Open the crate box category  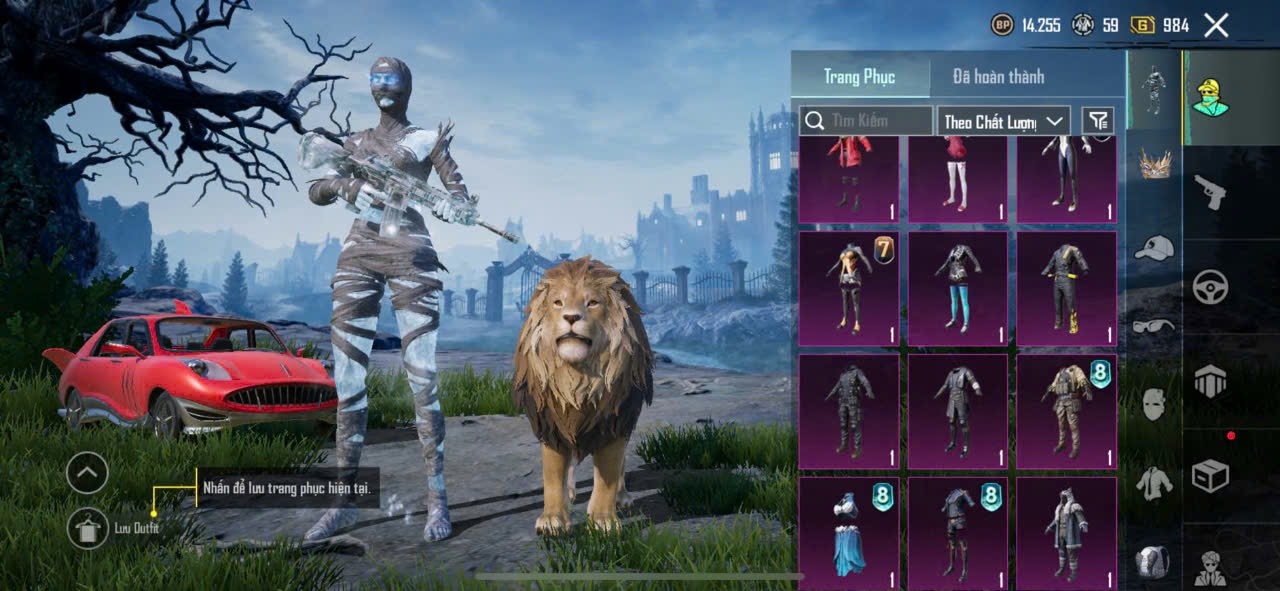point(1210,476)
